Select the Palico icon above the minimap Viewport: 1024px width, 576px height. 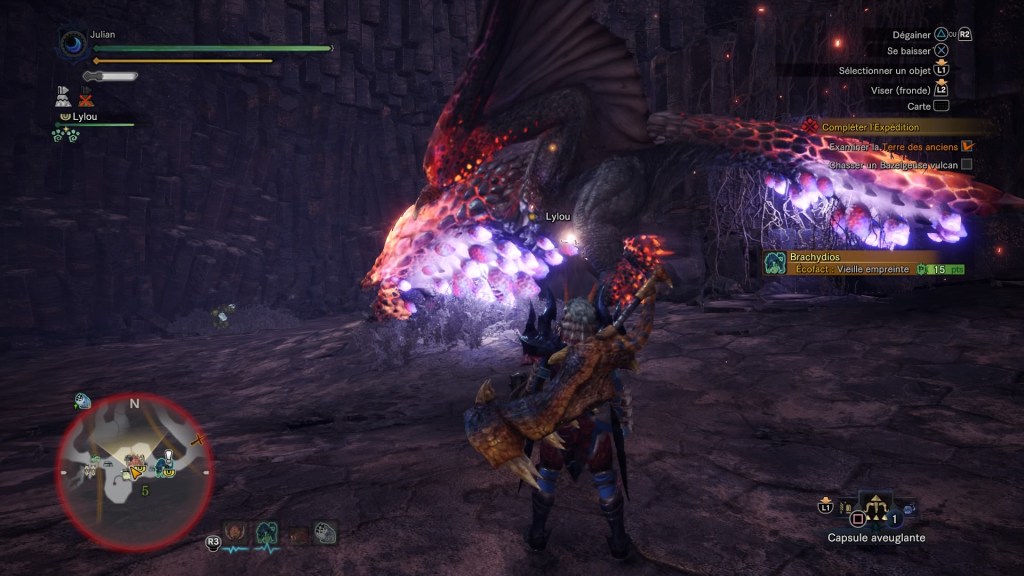tap(82, 402)
